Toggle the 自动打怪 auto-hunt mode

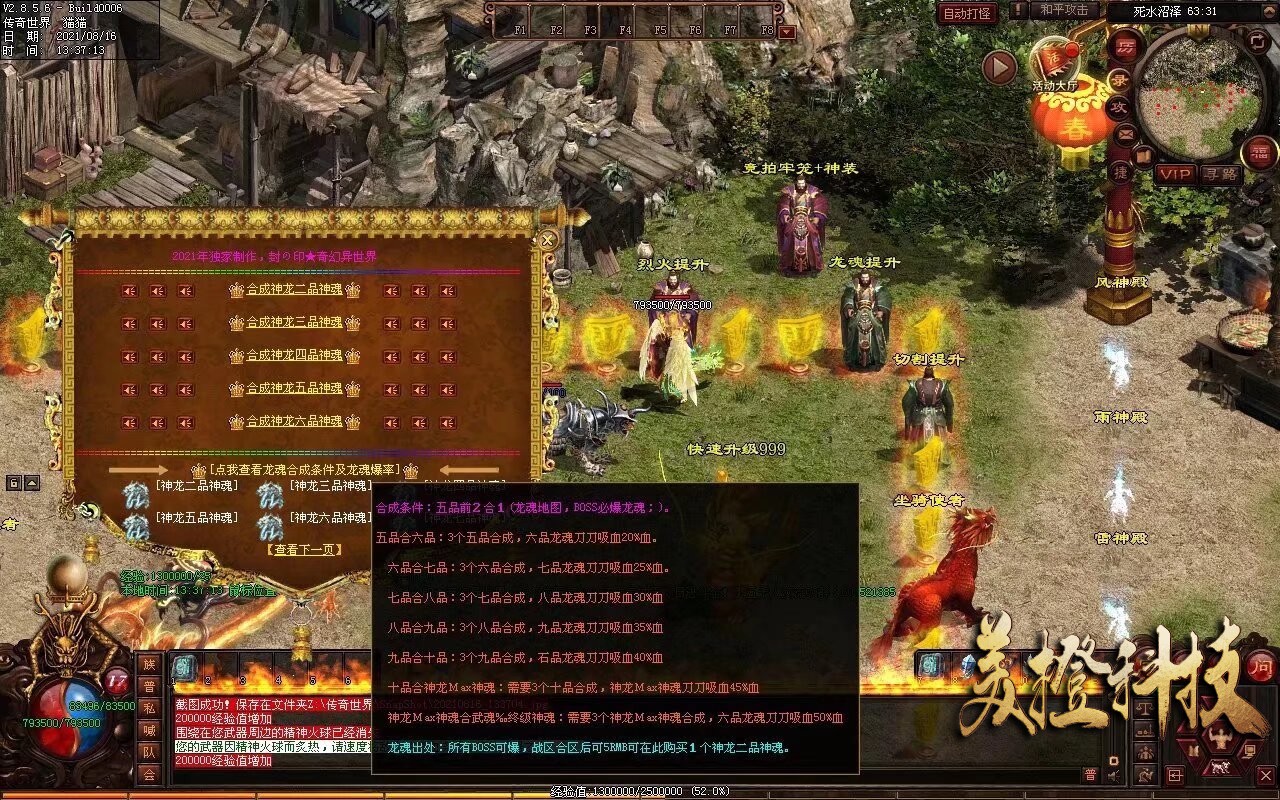[x=967, y=13]
